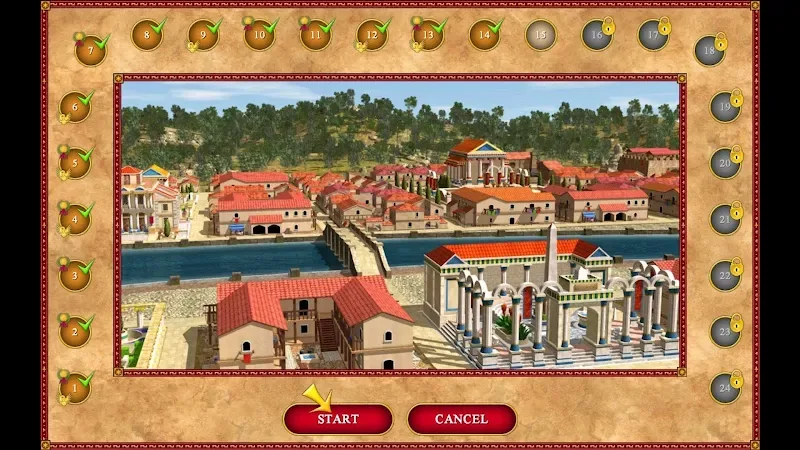Choose level 12 medallion
The width and height of the screenshot is (800, 450).
pos(372,36)
